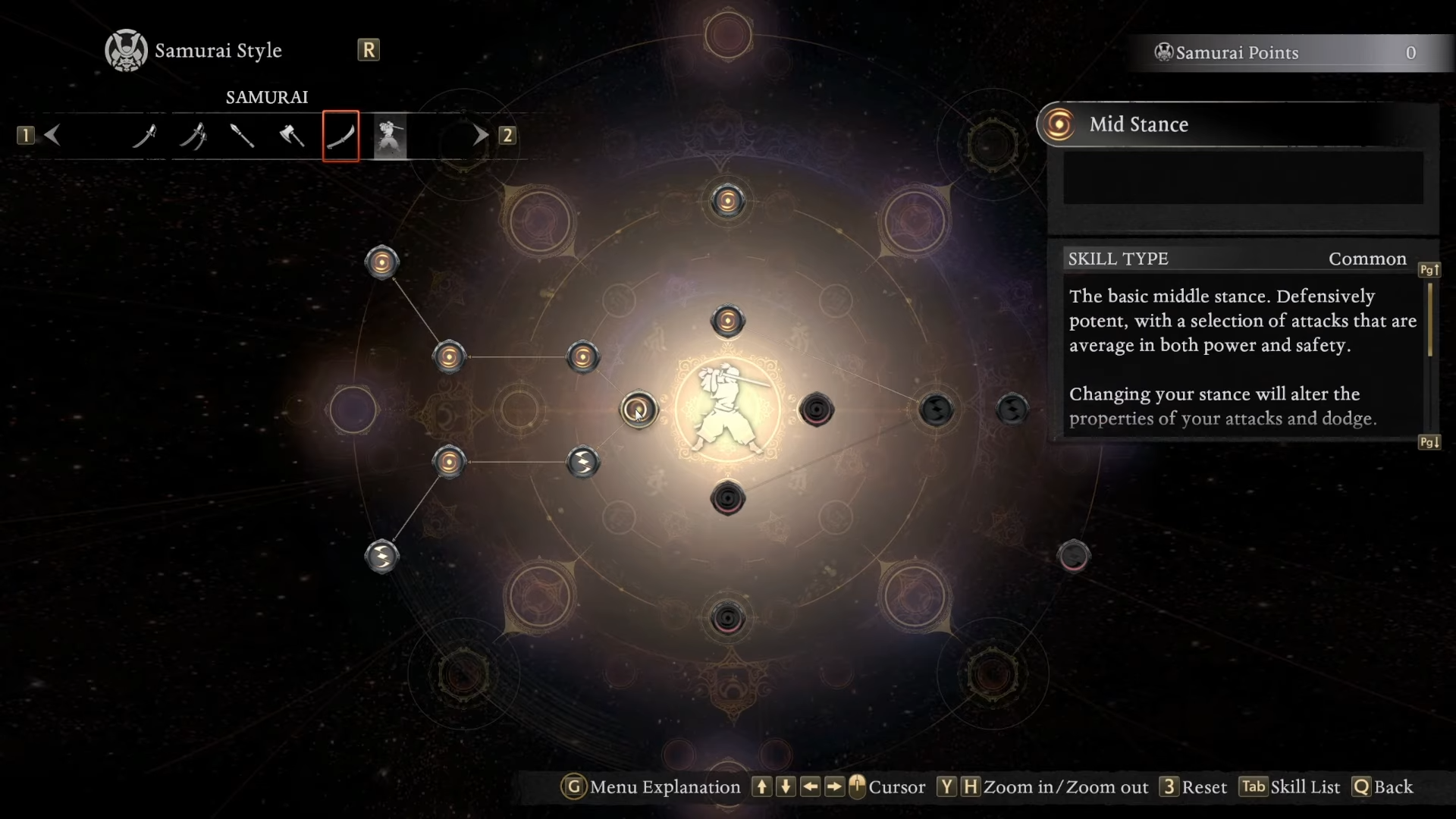This screenshot has width=1456, height=819.
Task: Choose the axe weapon tab
Action: [292, 136]
